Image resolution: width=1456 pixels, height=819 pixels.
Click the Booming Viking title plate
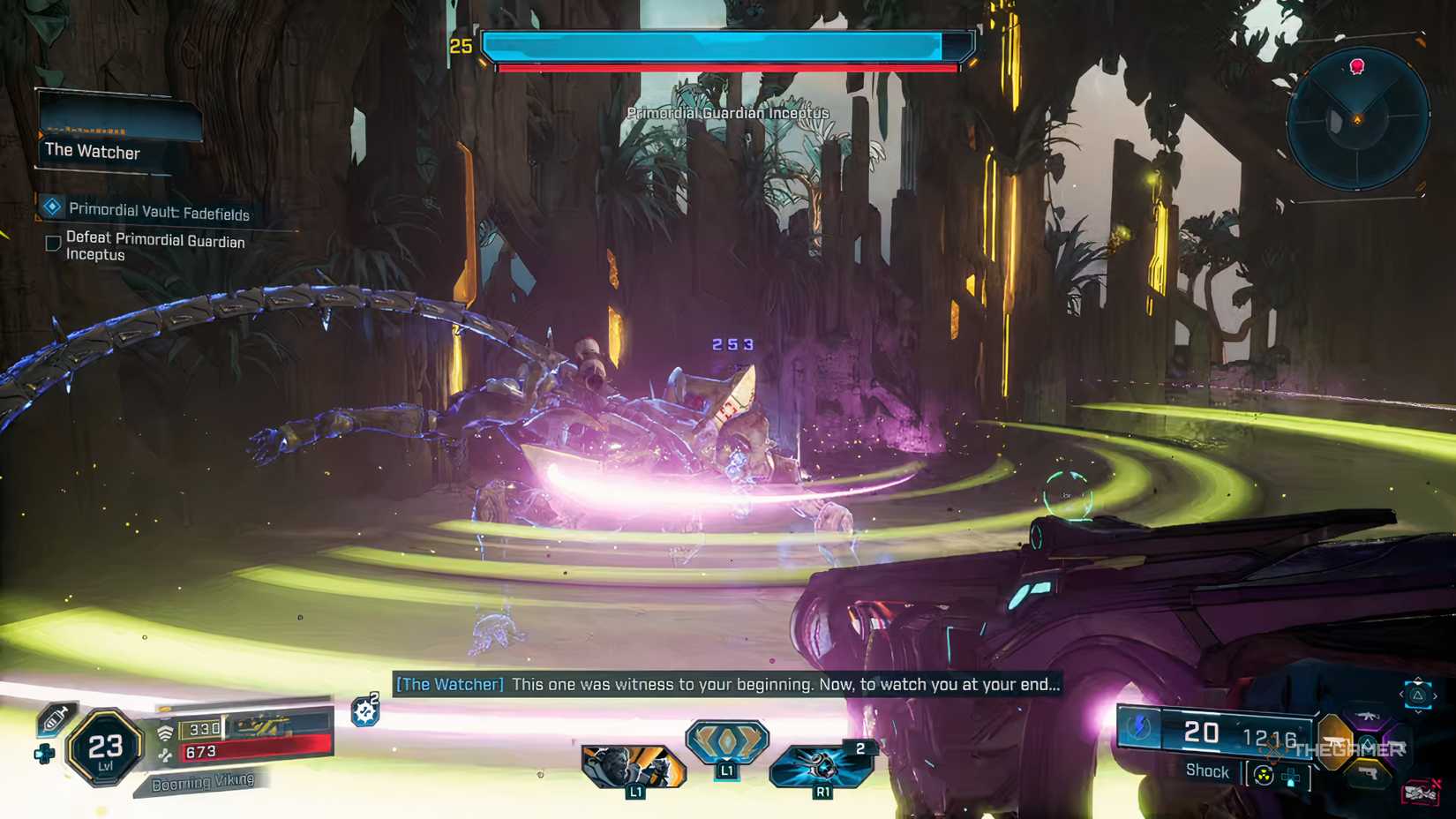(x=204, y=780)
